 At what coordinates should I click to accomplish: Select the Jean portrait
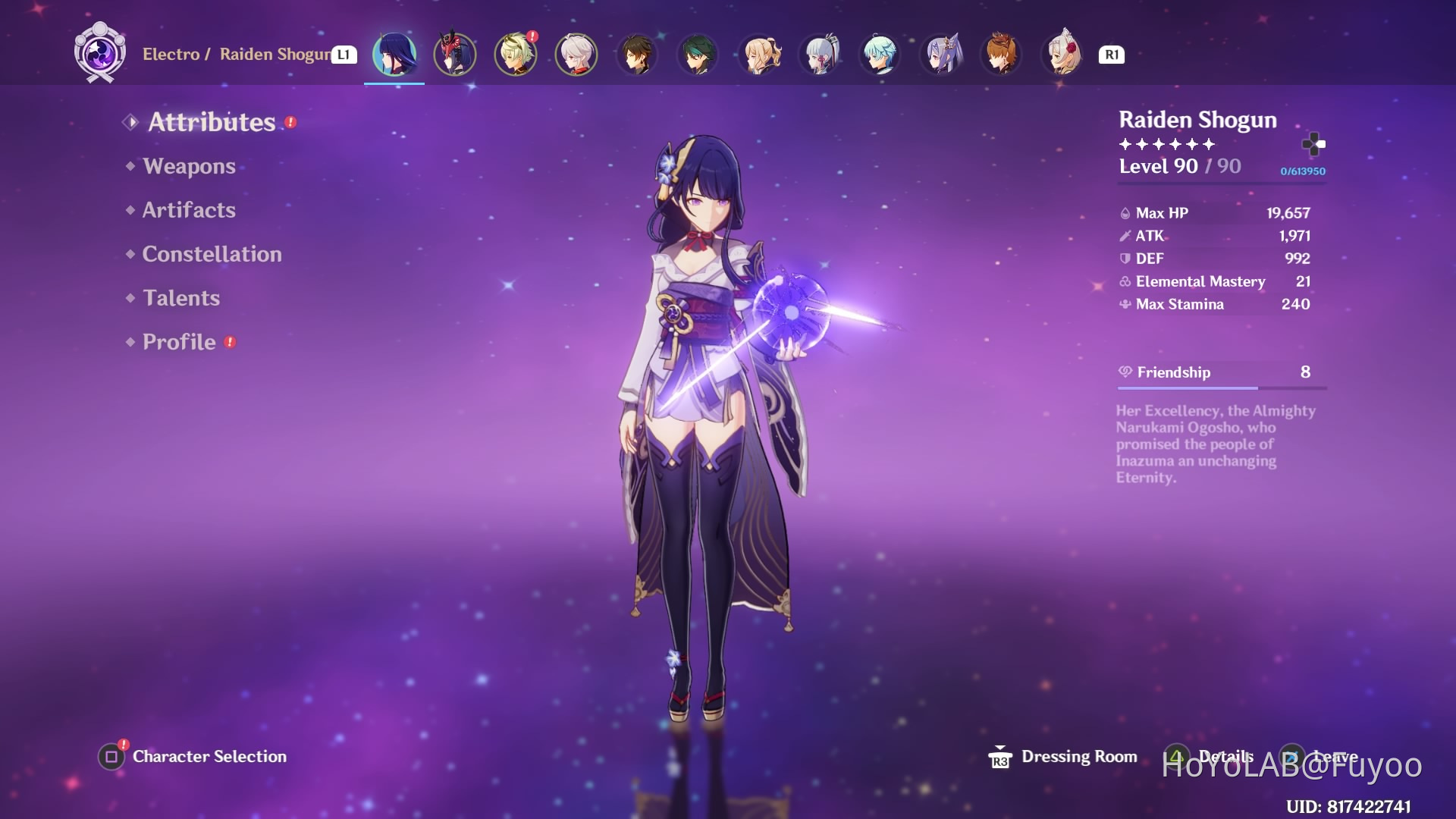click(759, 55)
